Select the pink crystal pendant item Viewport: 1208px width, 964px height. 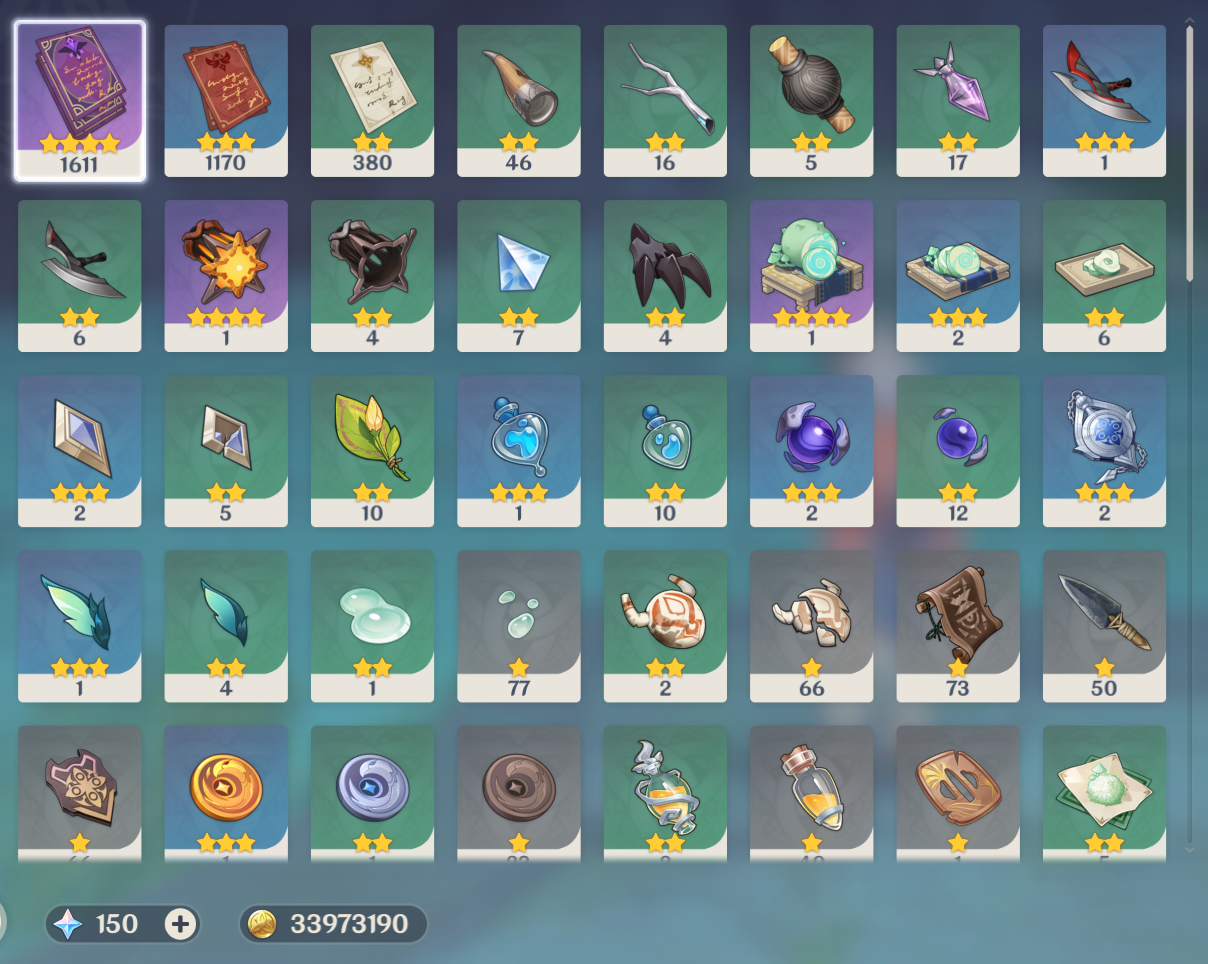tap(957, 100)
